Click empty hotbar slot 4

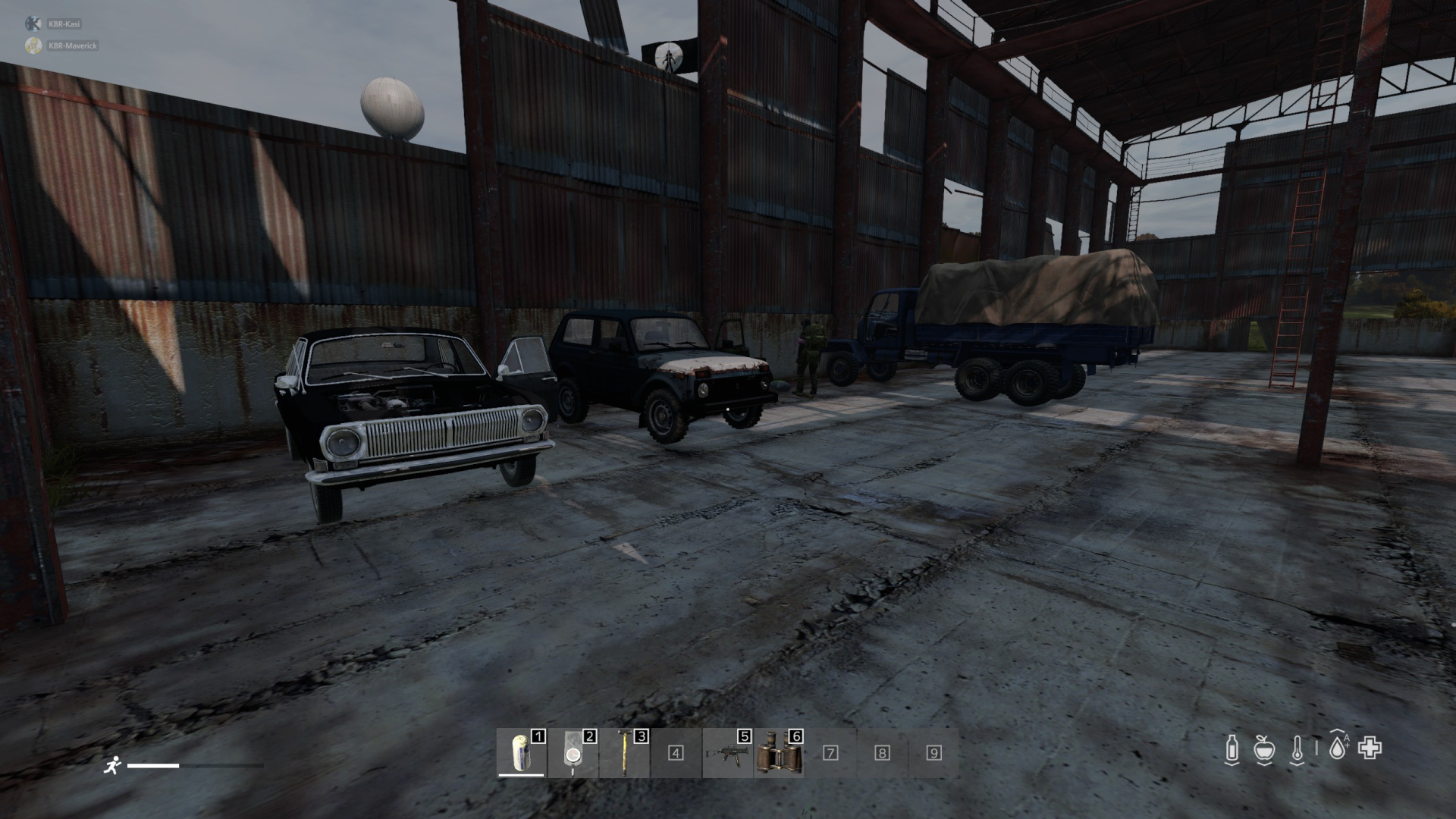676,753
